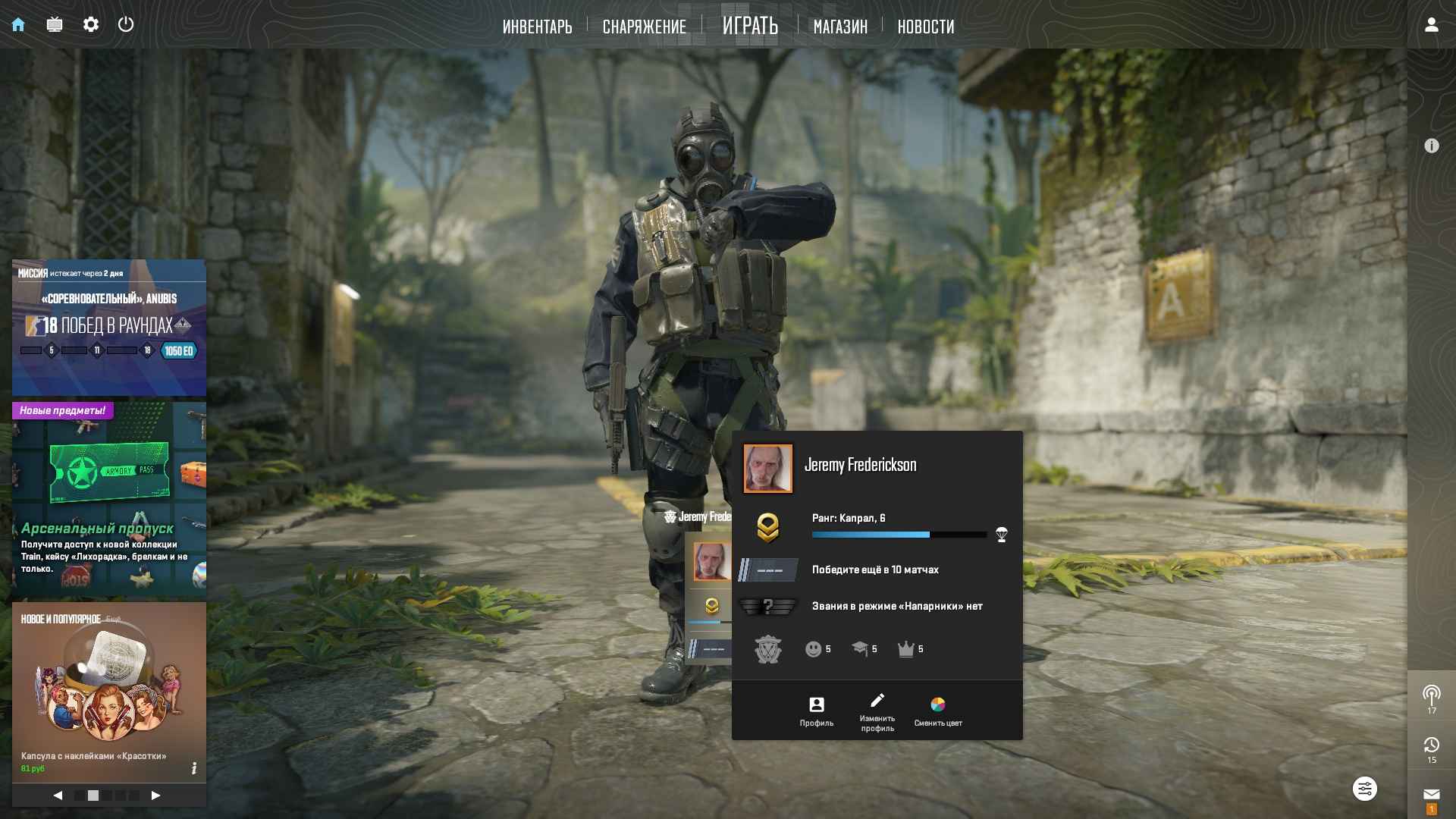
Task: Open the friends list person icon top-right
Action: [1431, 24]
